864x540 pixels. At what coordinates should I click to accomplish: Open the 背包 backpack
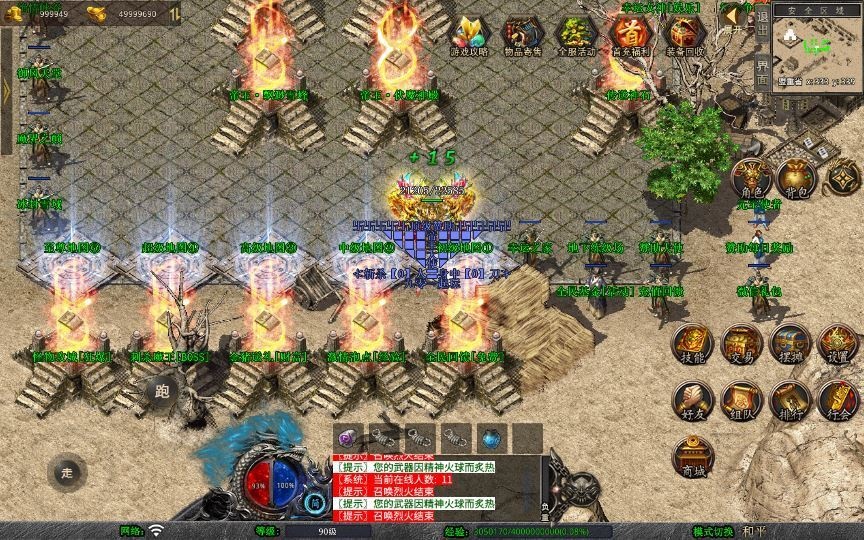coord(797,178)
